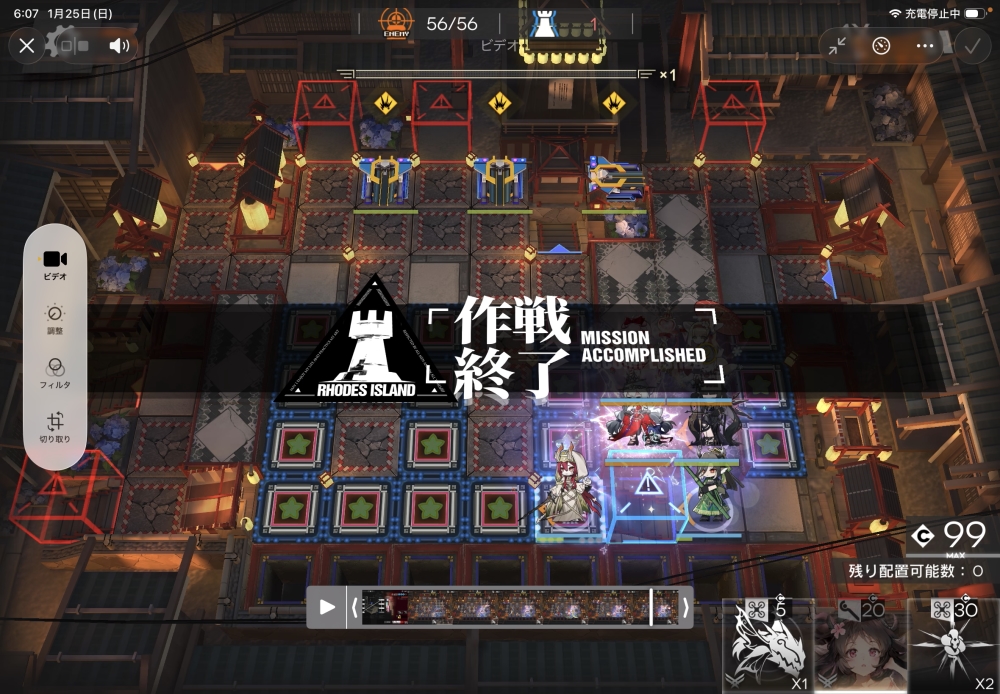Play the video from the timeline
Viewport: 1000px width, 694px height.
tap(327, 607)
